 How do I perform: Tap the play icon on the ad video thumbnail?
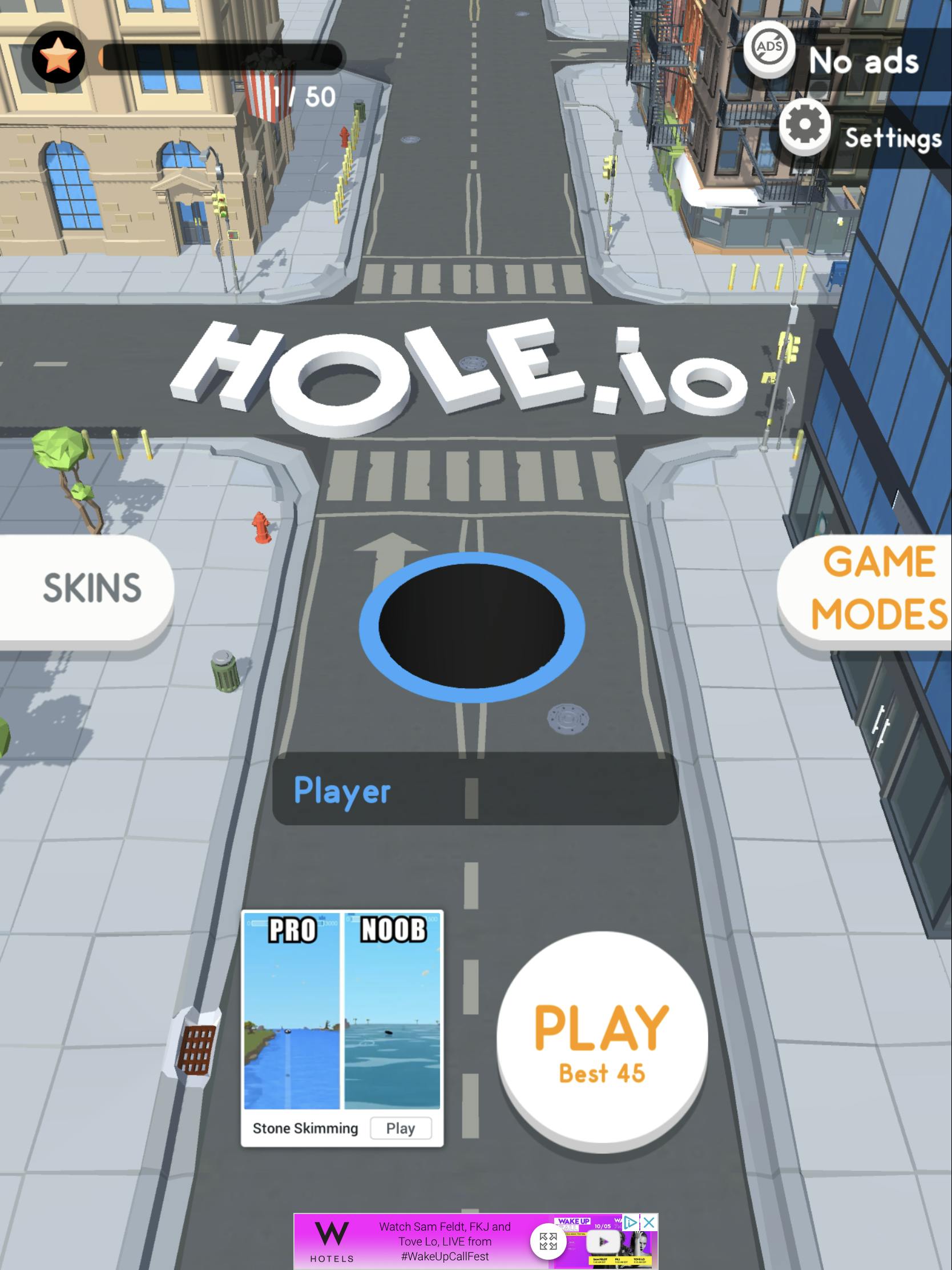(603, 1241)
